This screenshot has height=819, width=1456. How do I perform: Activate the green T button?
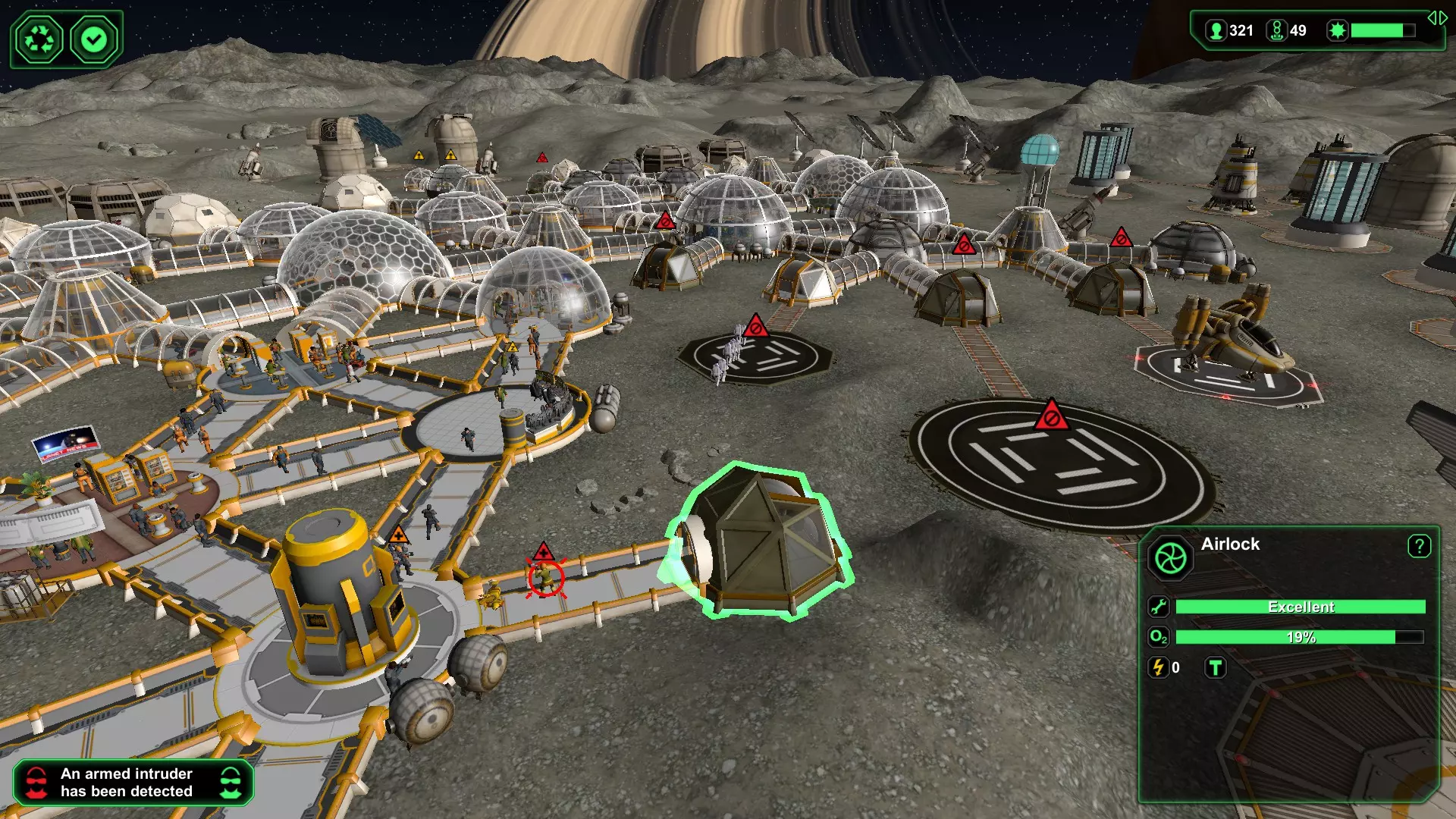(x=1216, y=667)
